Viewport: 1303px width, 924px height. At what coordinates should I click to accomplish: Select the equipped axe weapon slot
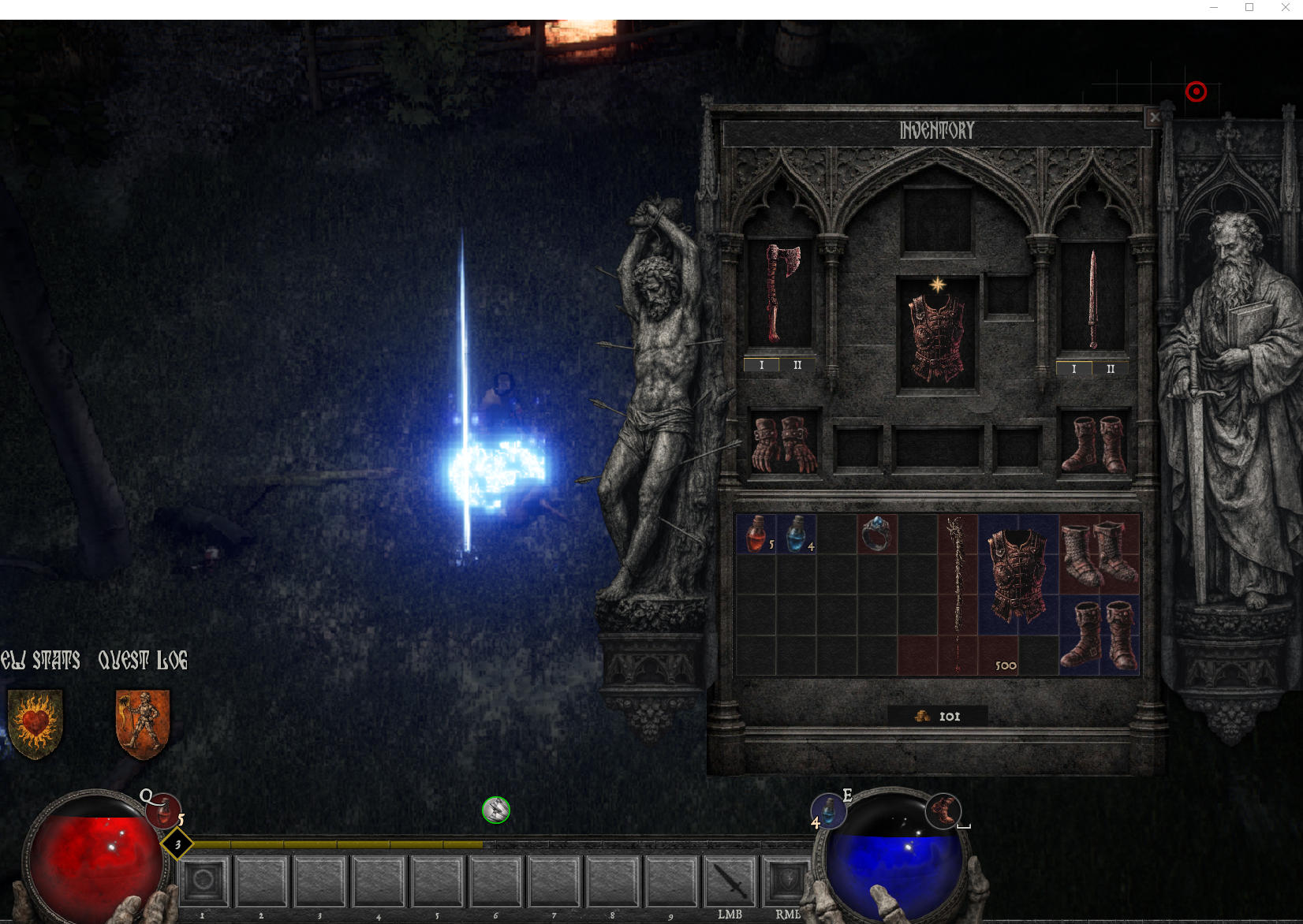tap(780, 293)
